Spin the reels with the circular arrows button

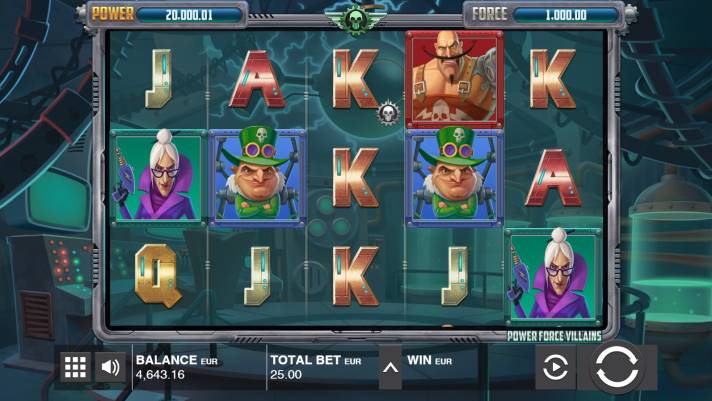click(617, 367)
